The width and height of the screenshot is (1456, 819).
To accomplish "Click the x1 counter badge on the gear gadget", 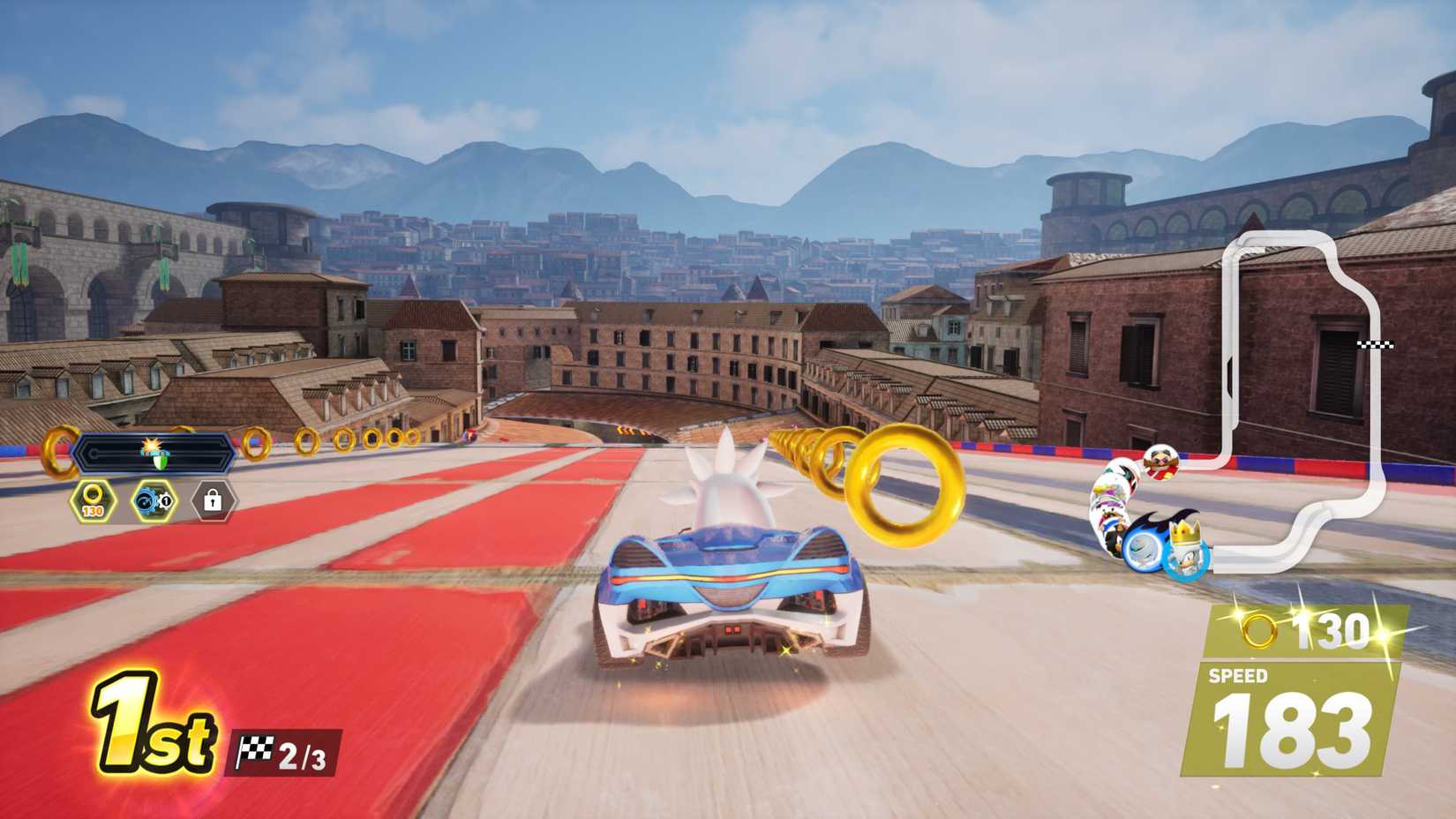I will point(164,499).
